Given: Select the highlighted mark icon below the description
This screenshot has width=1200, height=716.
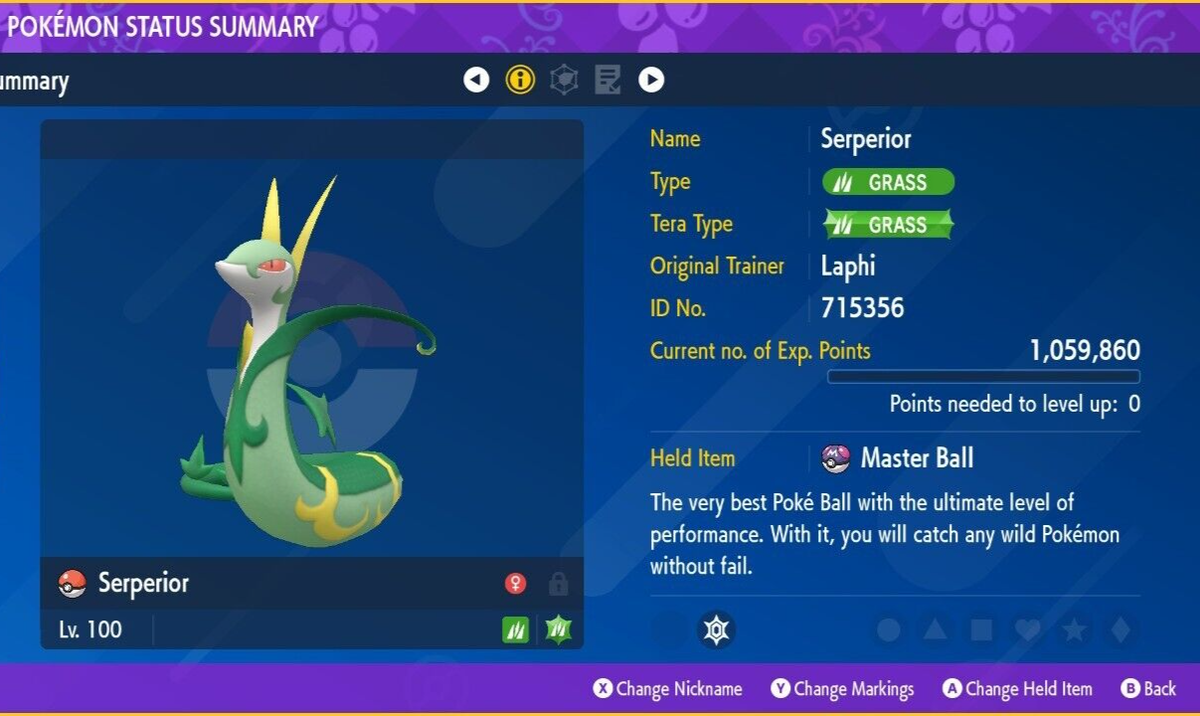Looking at the screenshot, I should click(716, 630).
